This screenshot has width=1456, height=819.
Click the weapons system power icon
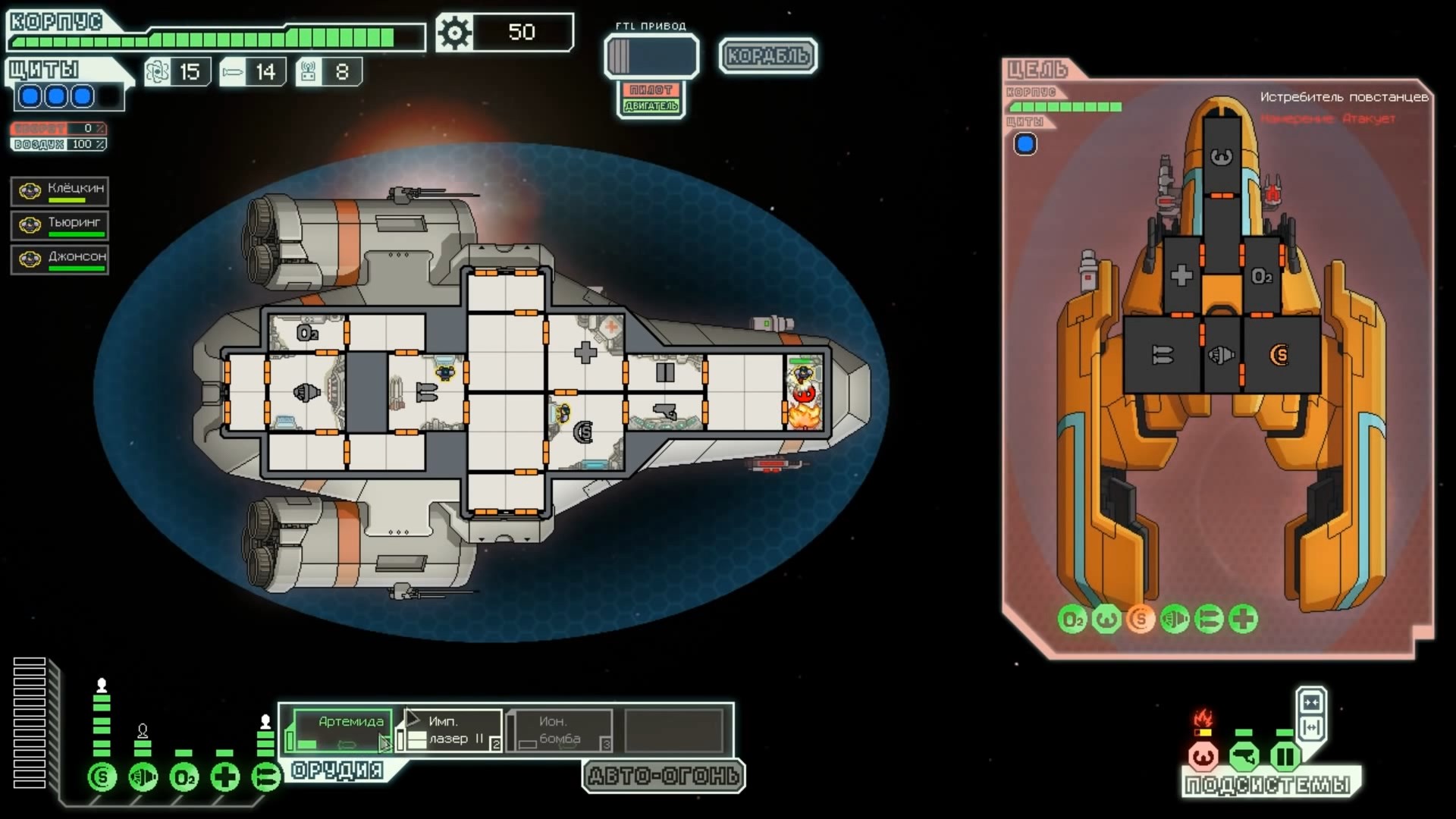point(265,777)
